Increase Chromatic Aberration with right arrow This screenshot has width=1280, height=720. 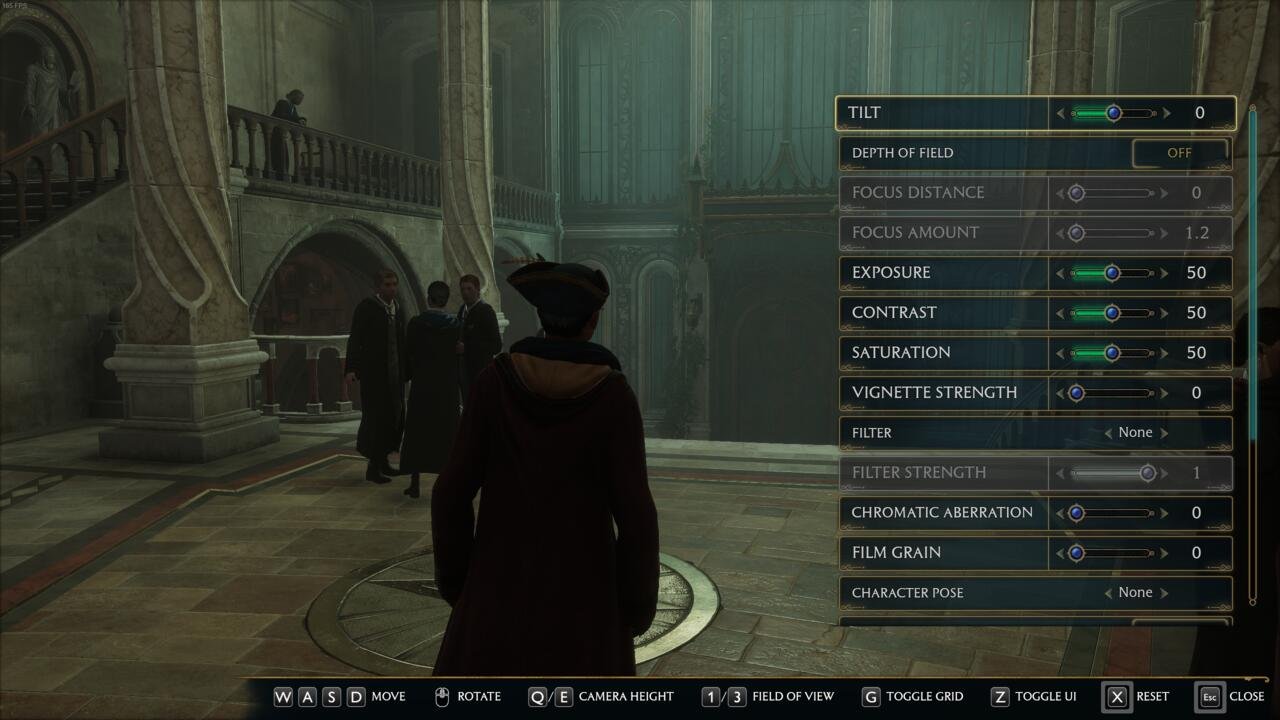click(x=1167, y=513)
